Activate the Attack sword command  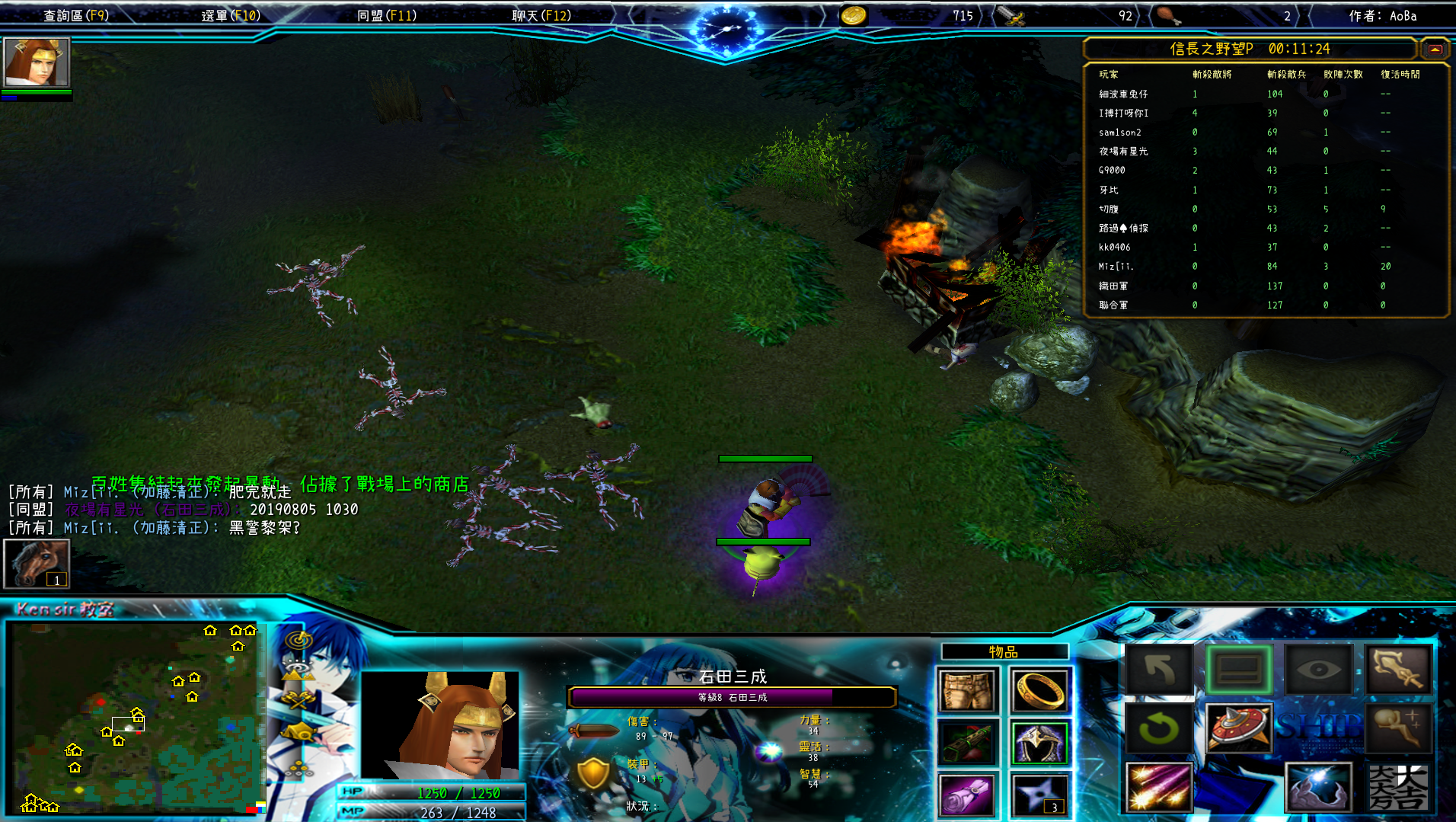click(x=1398, y=670)
